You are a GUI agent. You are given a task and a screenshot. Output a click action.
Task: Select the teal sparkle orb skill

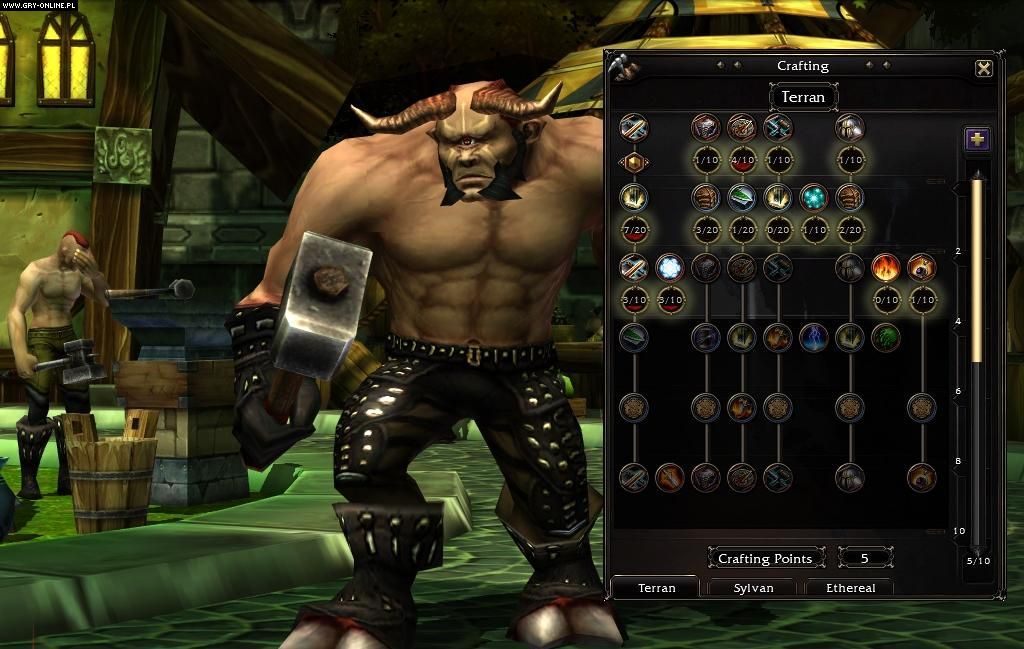click(814, 197)
